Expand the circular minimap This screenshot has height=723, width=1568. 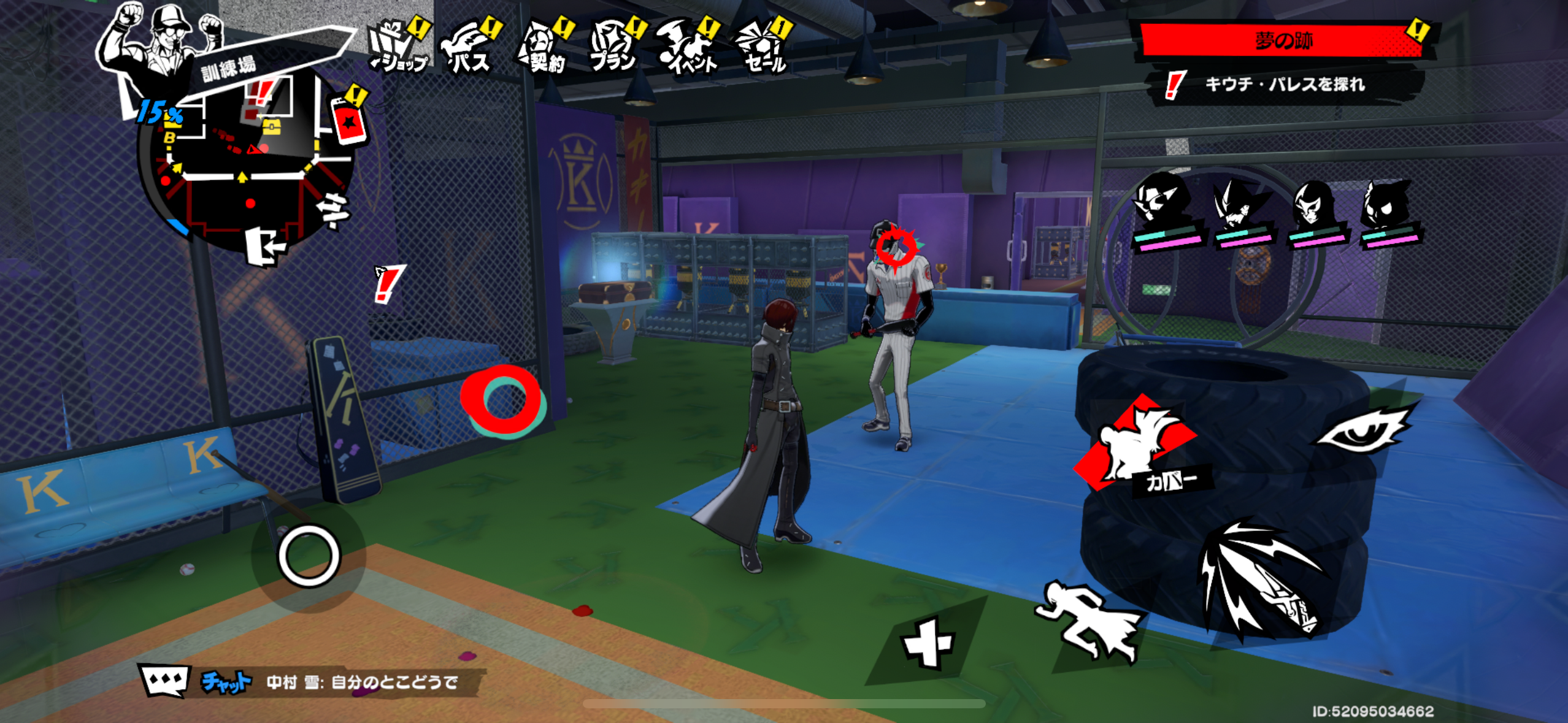coord(245,166)
